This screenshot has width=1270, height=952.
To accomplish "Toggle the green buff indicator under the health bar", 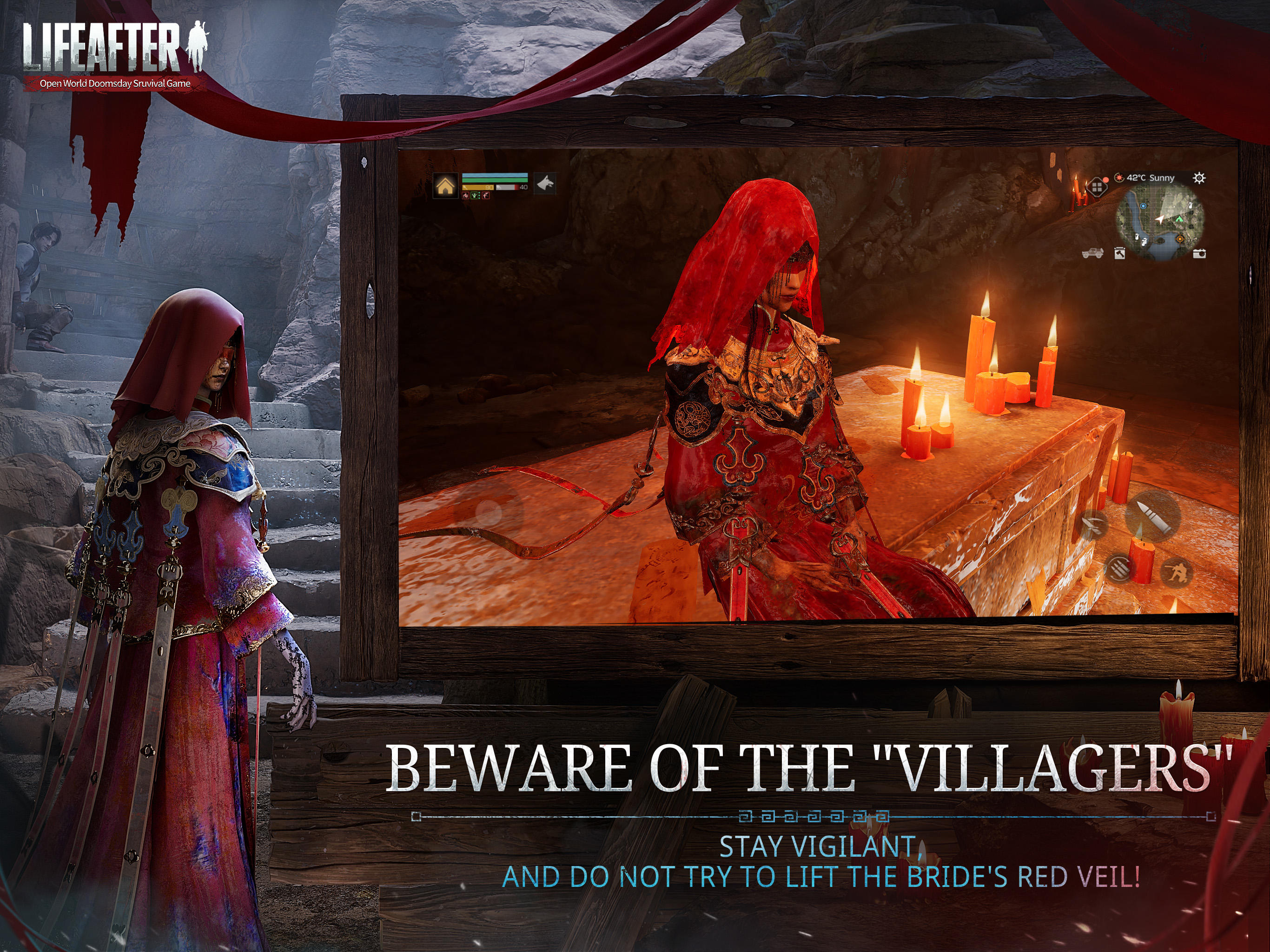I will tap(474, 196).
